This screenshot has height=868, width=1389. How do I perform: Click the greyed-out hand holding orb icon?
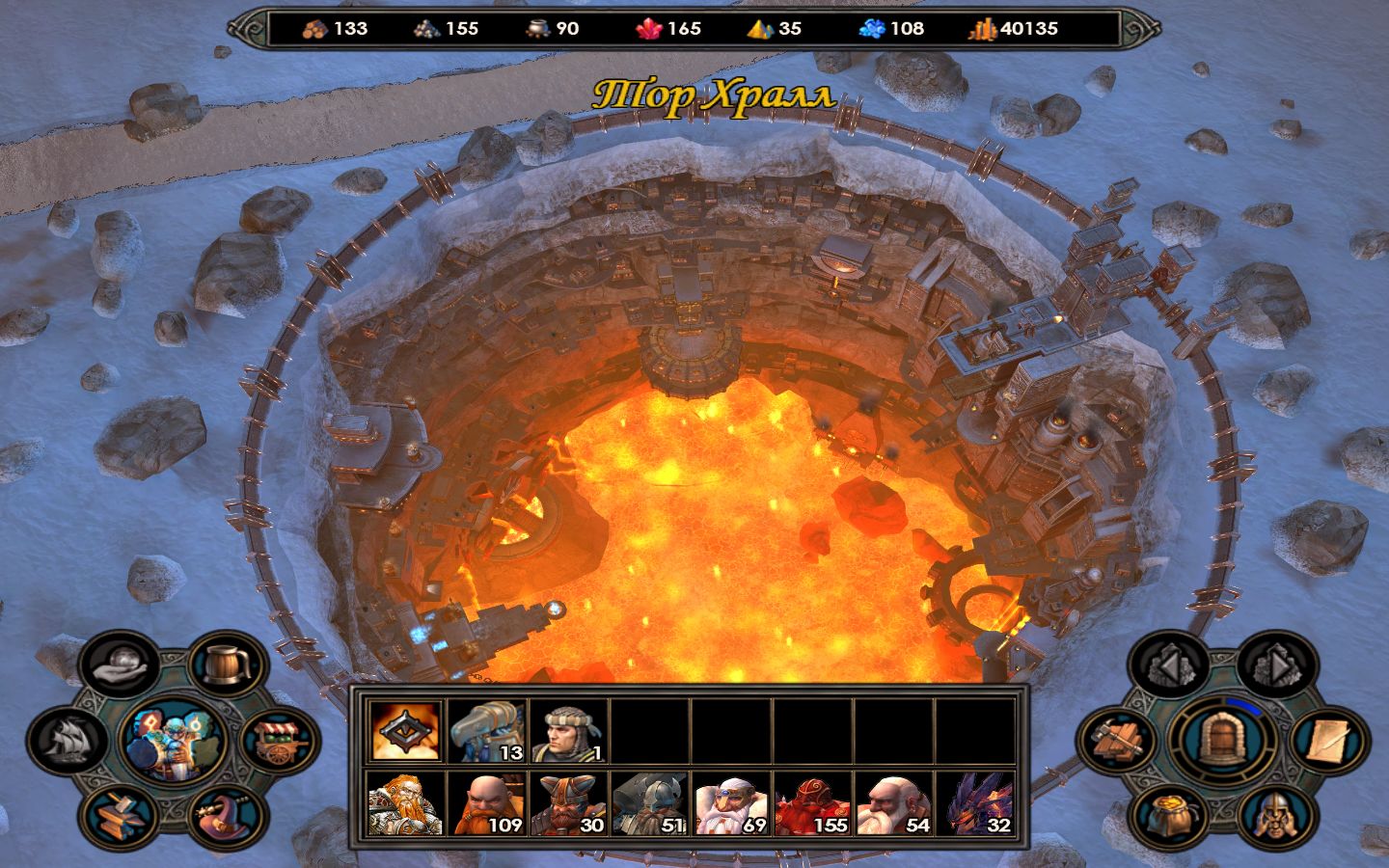point(121,665)
